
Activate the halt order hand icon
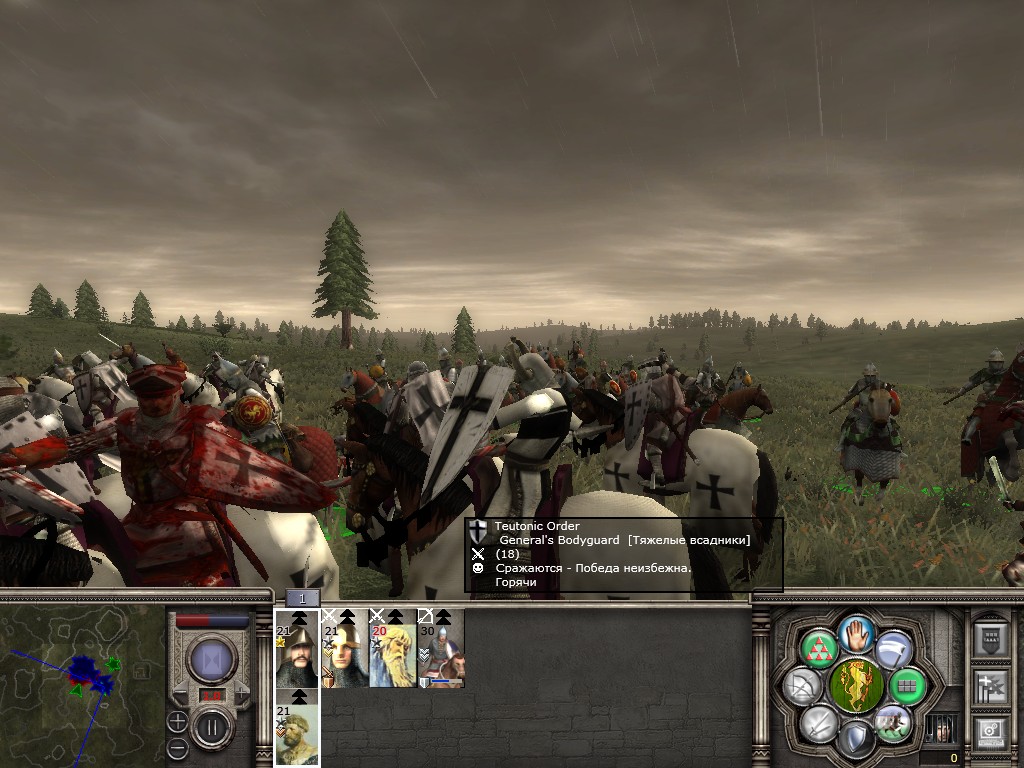pos(858,633)
